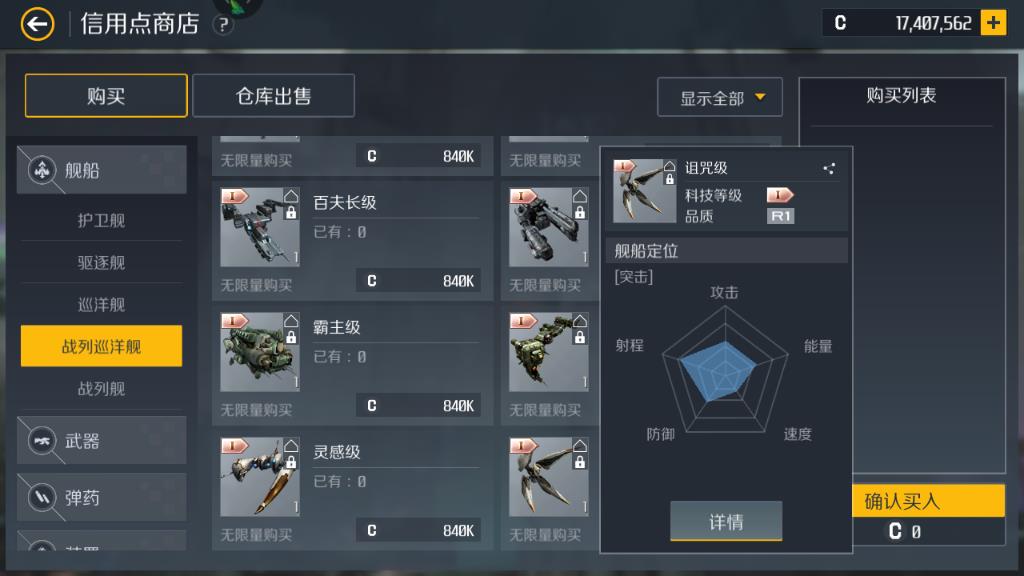Viewport: 1024px width, 576px height.
Task: Choose the 百夫长级 ship item
Action: [350, 238]
